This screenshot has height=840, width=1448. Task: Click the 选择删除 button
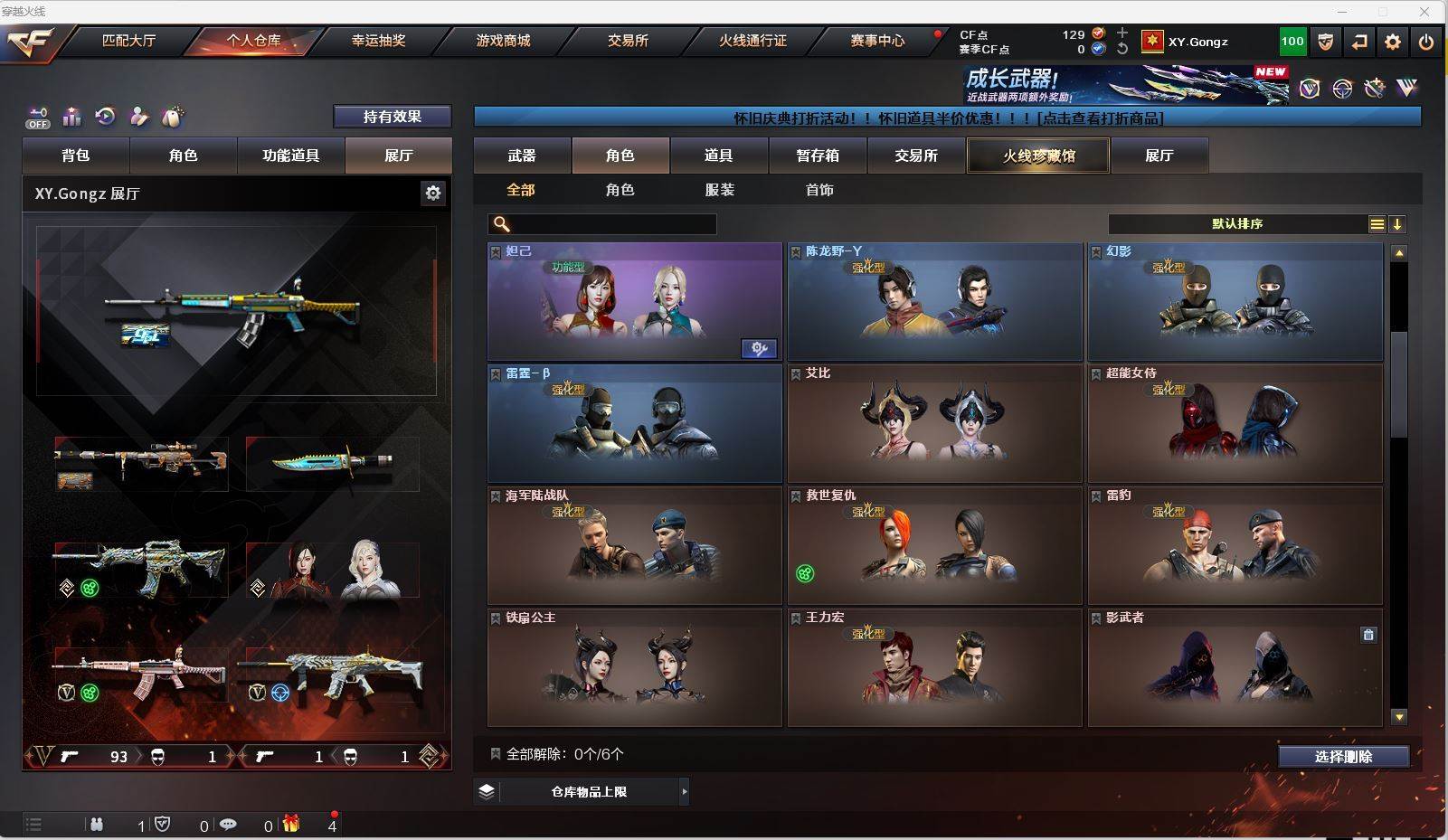pyautogui.click(x=1343, y=757)
